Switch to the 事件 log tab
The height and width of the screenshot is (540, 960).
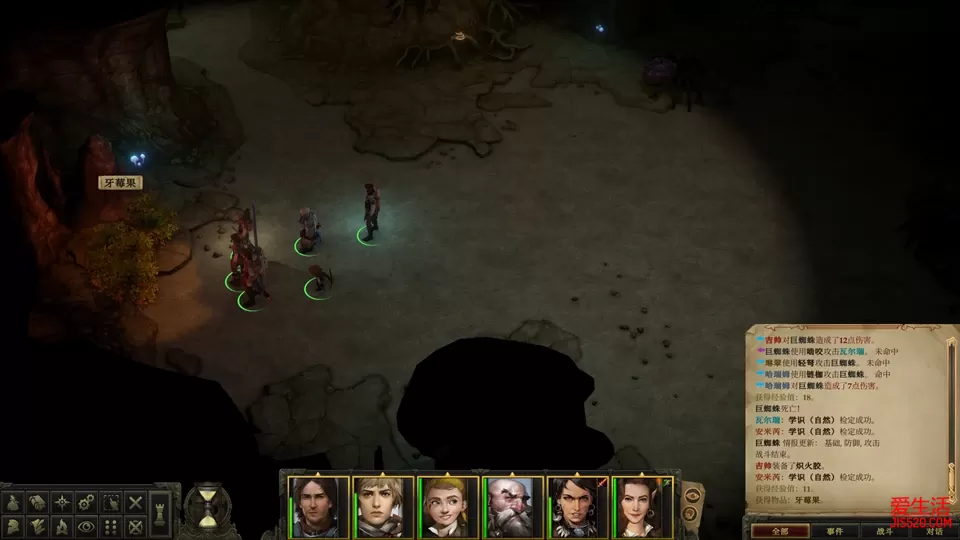point(835,531)
